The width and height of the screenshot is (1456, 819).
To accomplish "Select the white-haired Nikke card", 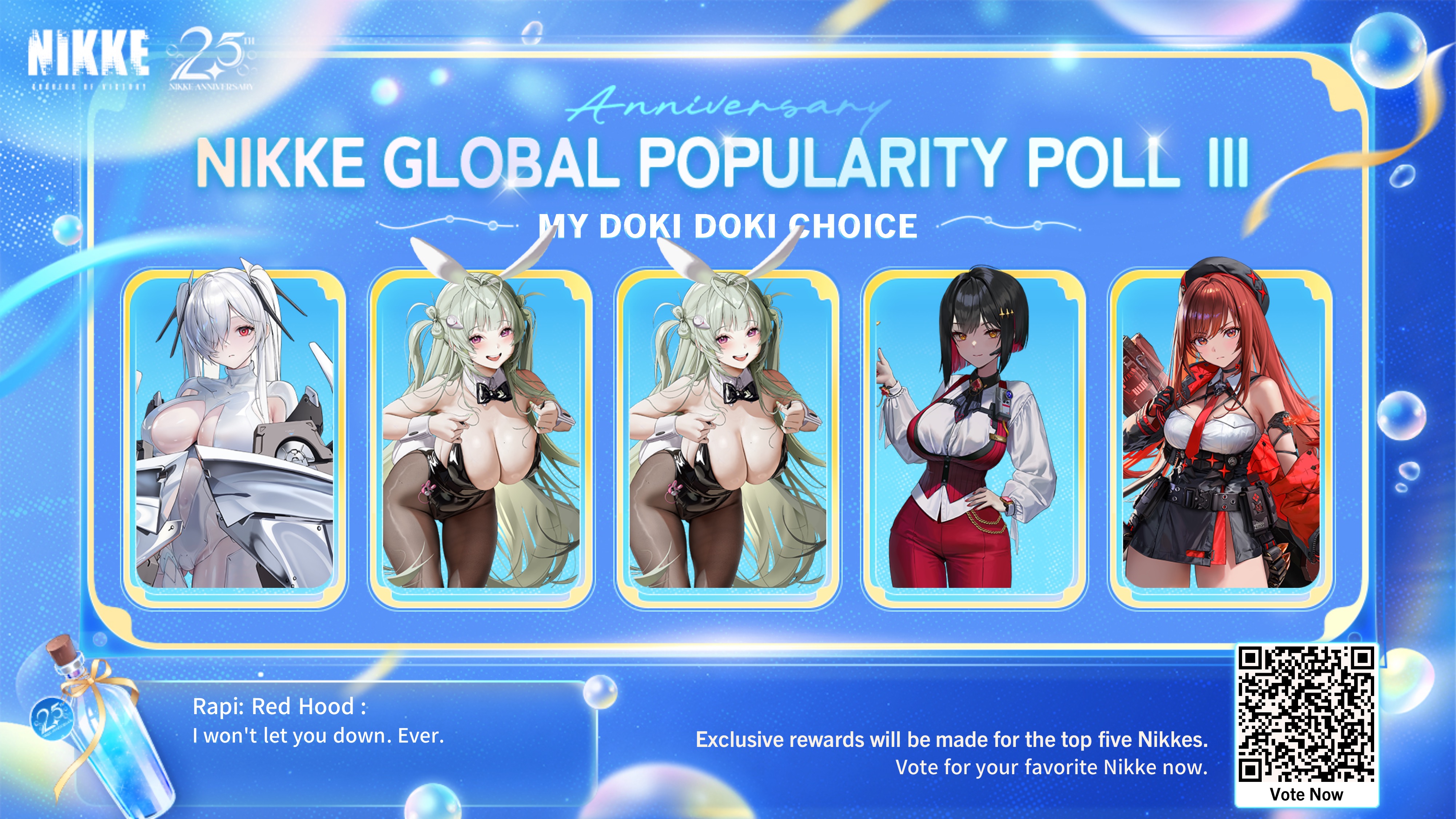I will coord(235,435).
